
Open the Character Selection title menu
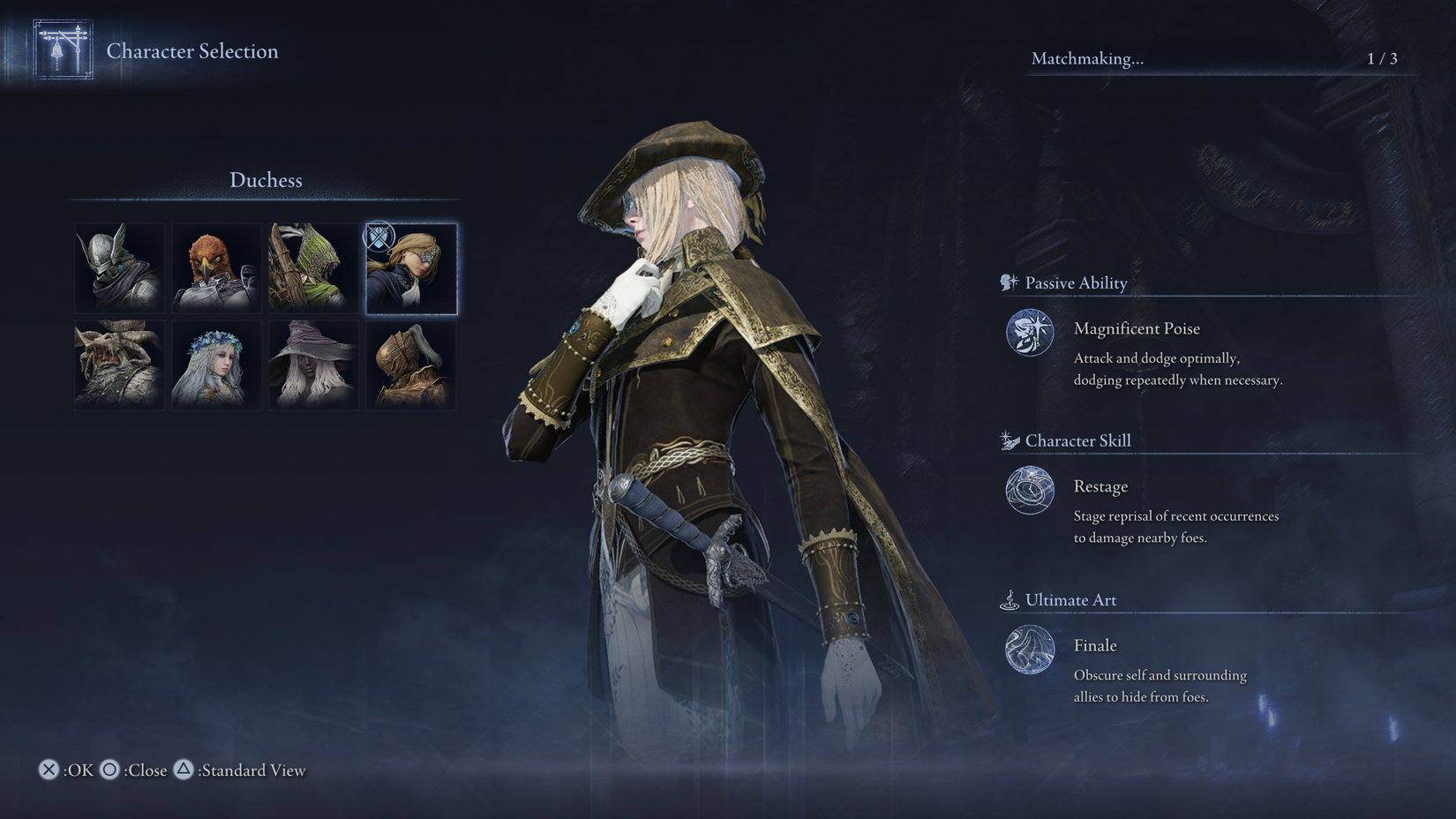coord(193,51)
